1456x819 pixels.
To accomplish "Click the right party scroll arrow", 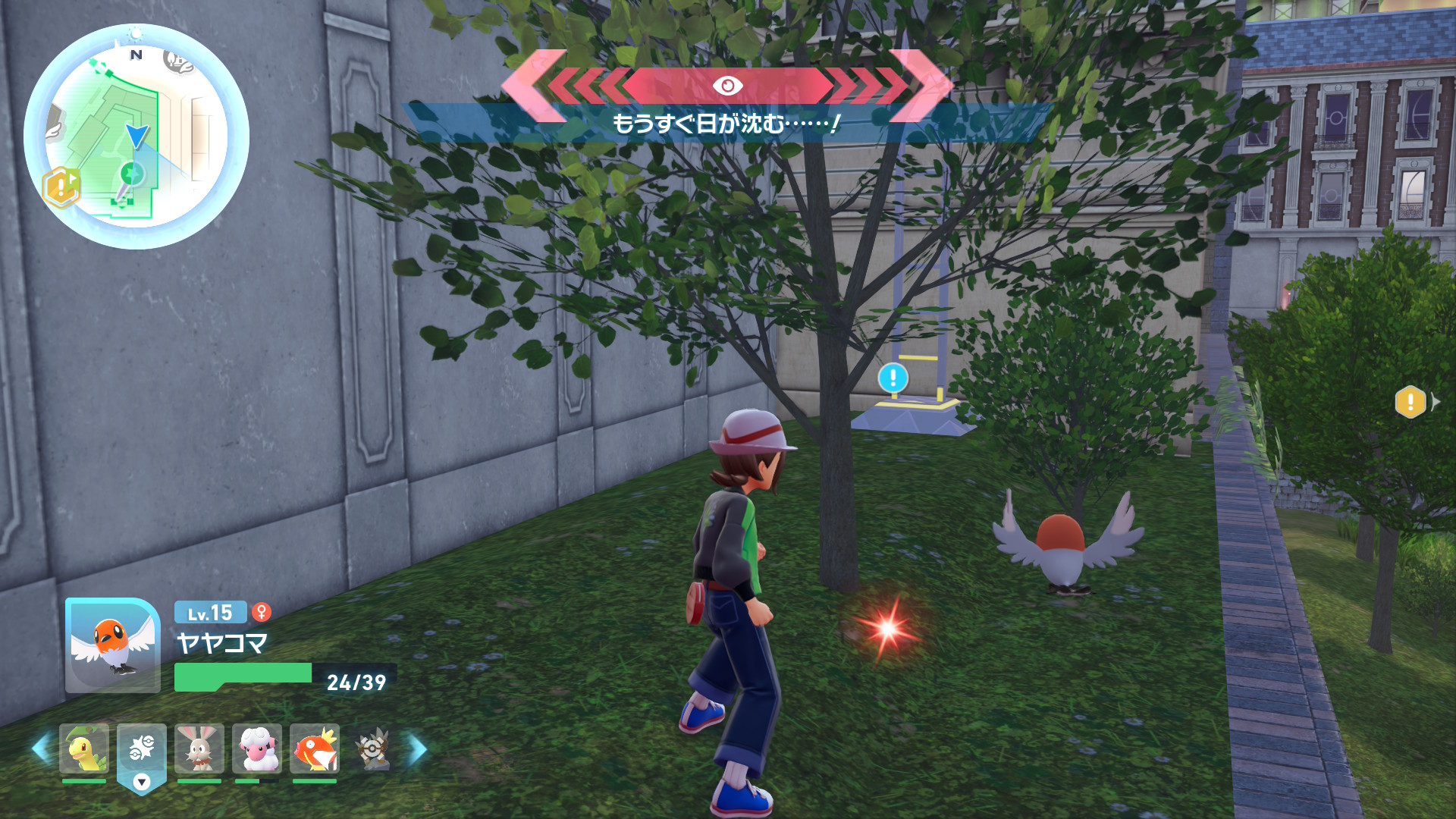I will click(x=418, y=749).
